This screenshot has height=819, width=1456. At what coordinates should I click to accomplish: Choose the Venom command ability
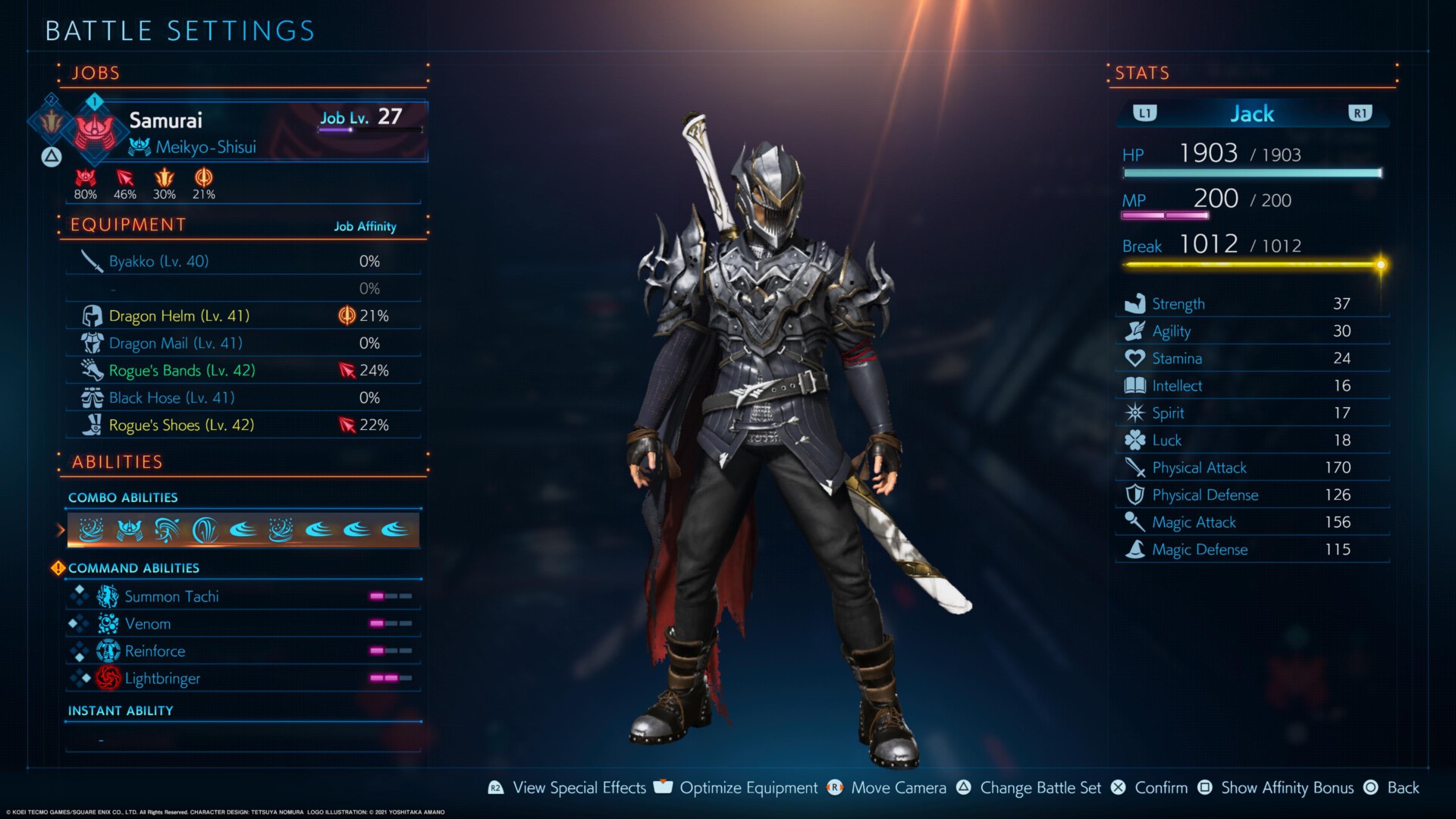point(243,624)
